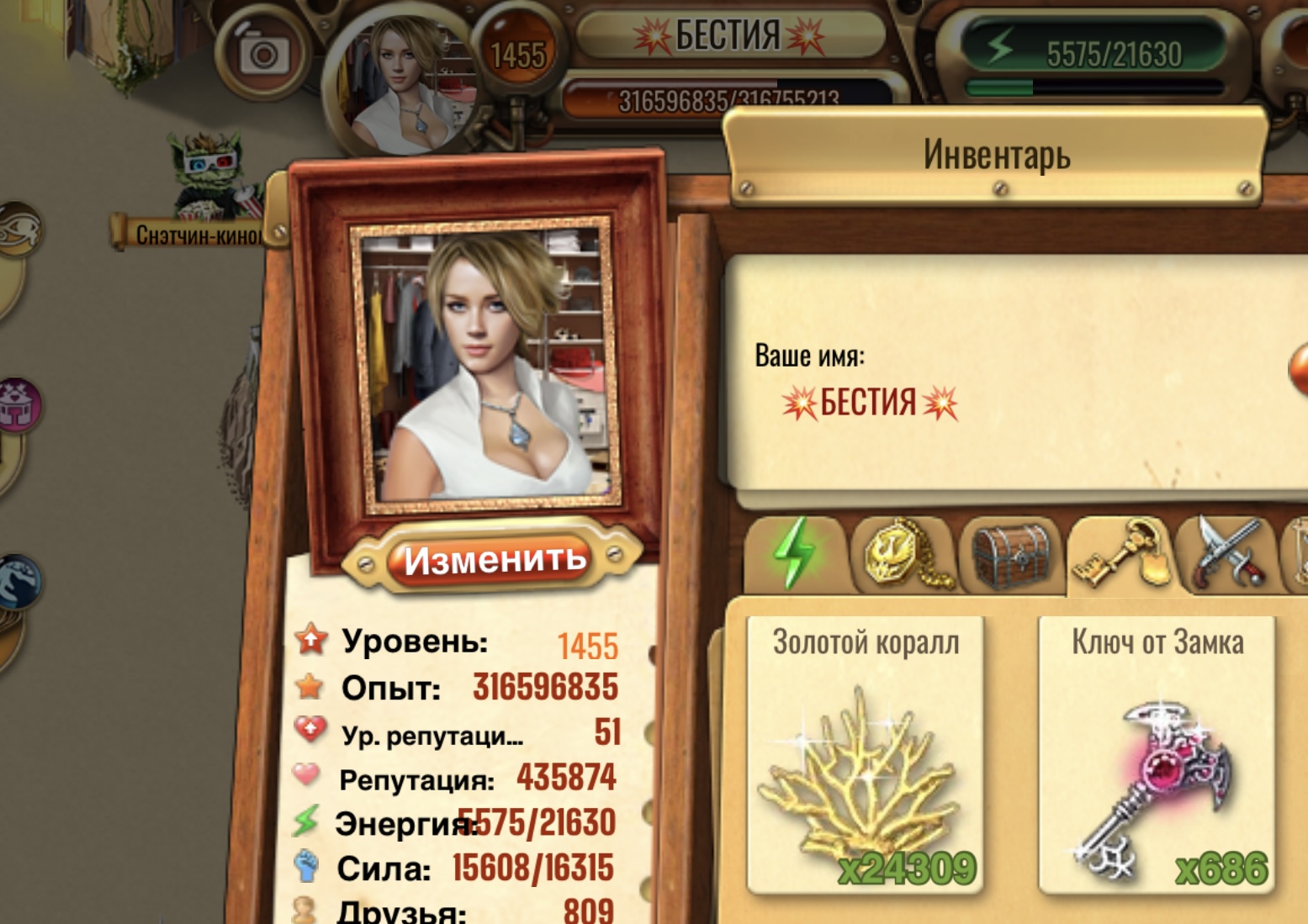Open the Снэтчин-кино event label

pos(199,234)
